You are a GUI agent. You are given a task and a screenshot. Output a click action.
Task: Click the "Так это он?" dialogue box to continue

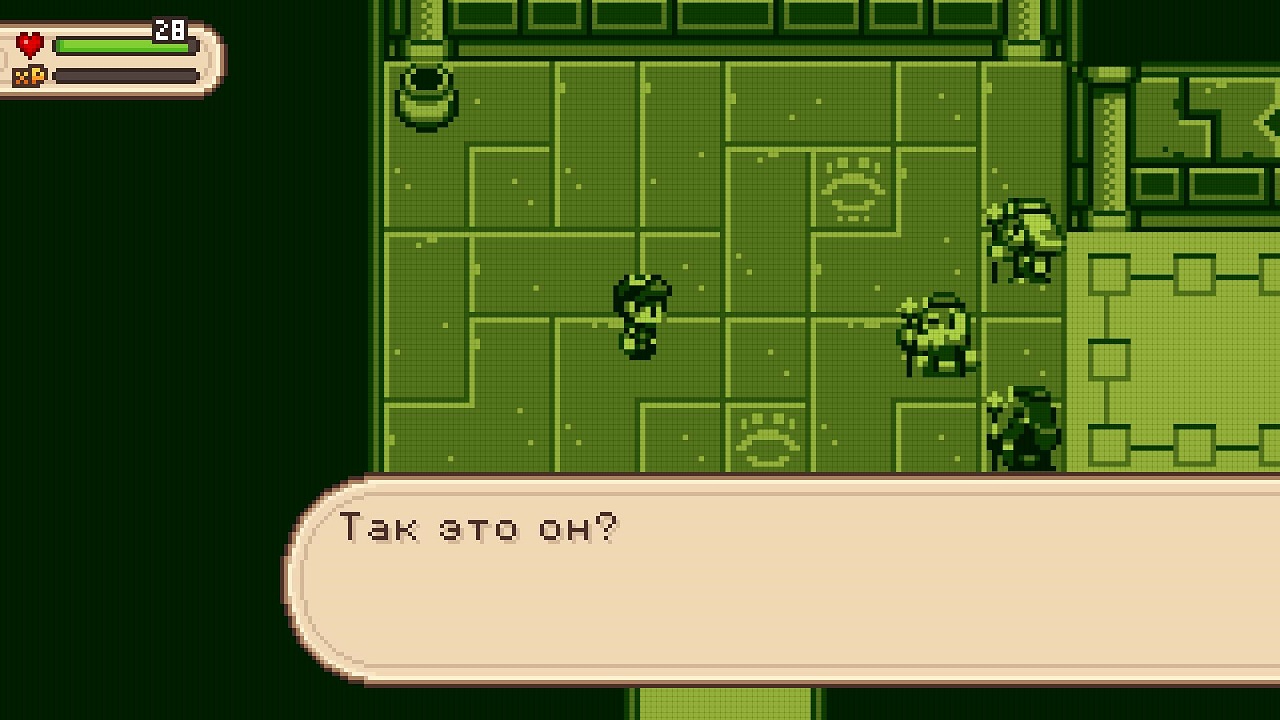(x=780, y=580)
